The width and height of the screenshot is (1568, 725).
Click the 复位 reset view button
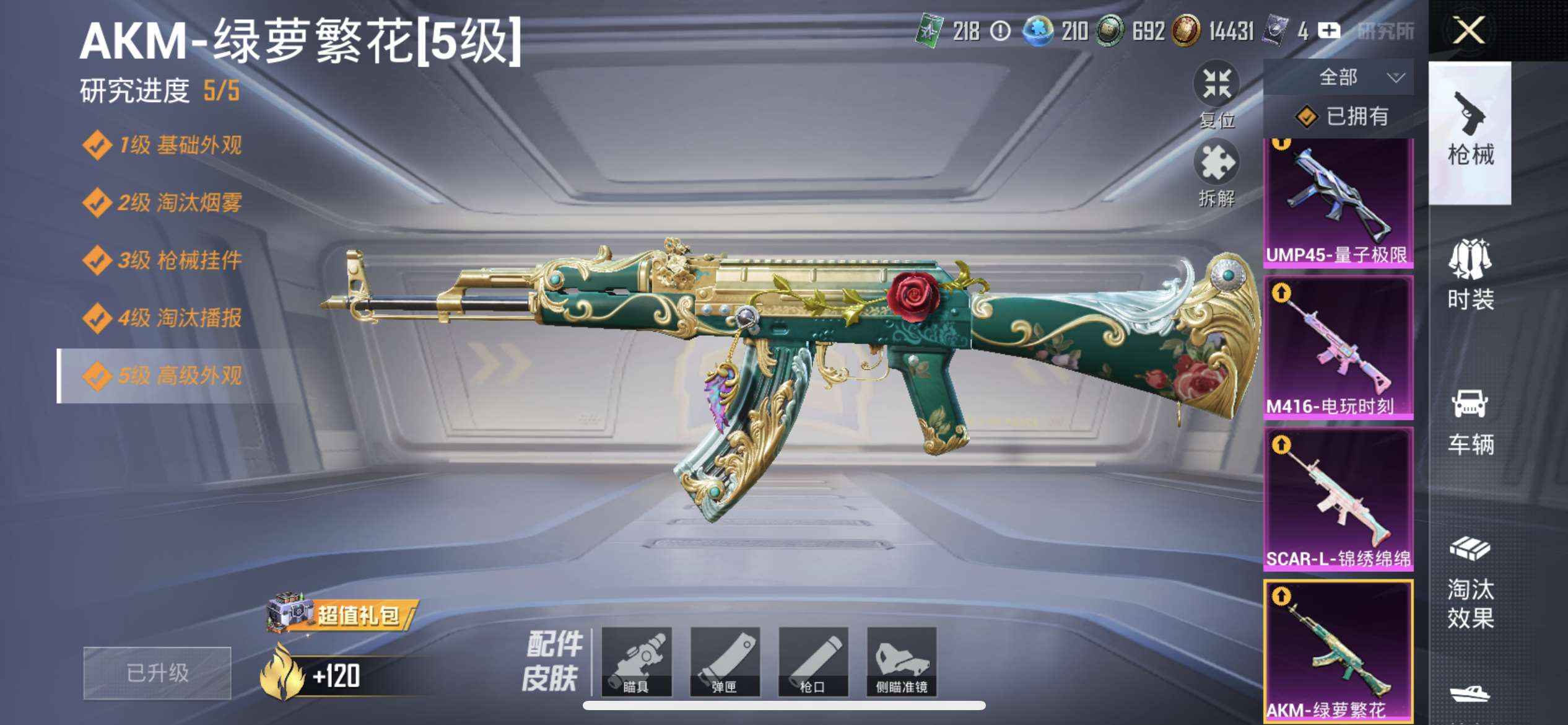click(x=1217, y=94)
